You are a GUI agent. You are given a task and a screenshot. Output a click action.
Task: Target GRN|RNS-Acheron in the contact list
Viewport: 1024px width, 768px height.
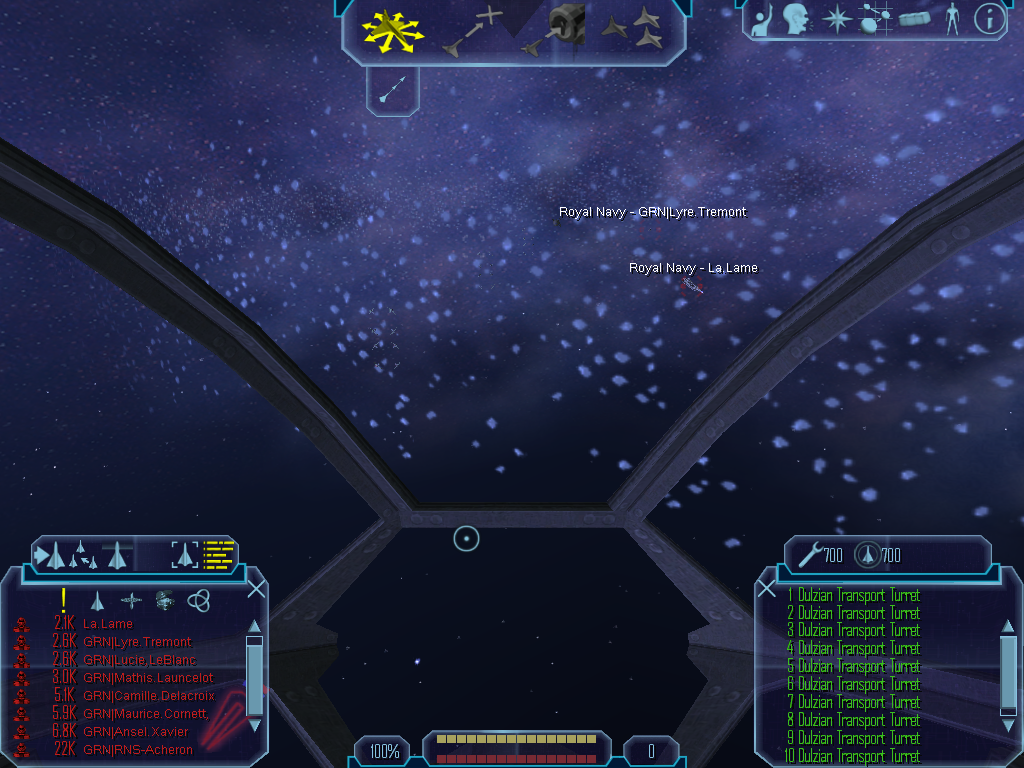[x=136, y=750]
